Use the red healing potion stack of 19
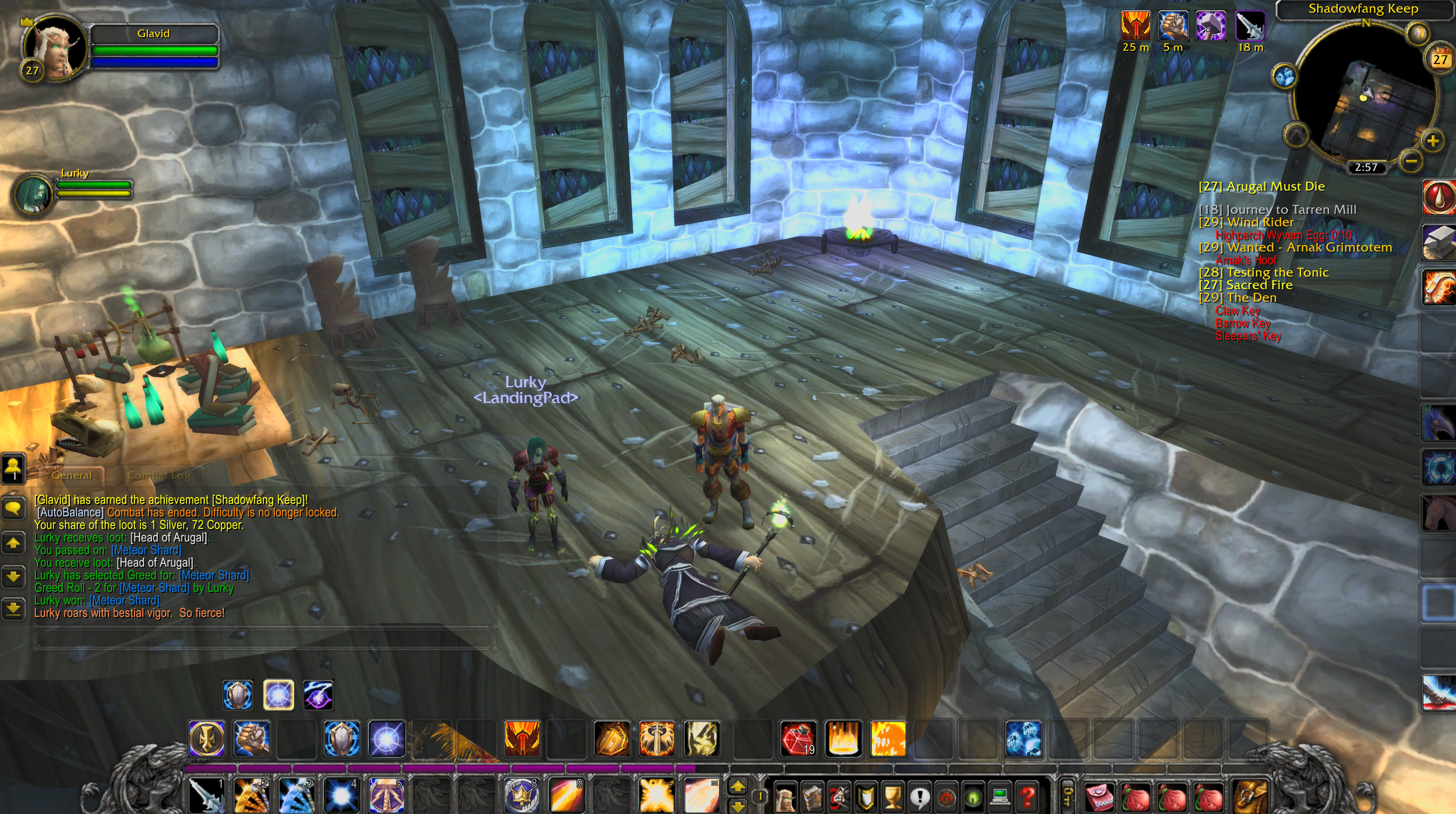Viewport: 1456px width, 814px height. pos(798,738)
